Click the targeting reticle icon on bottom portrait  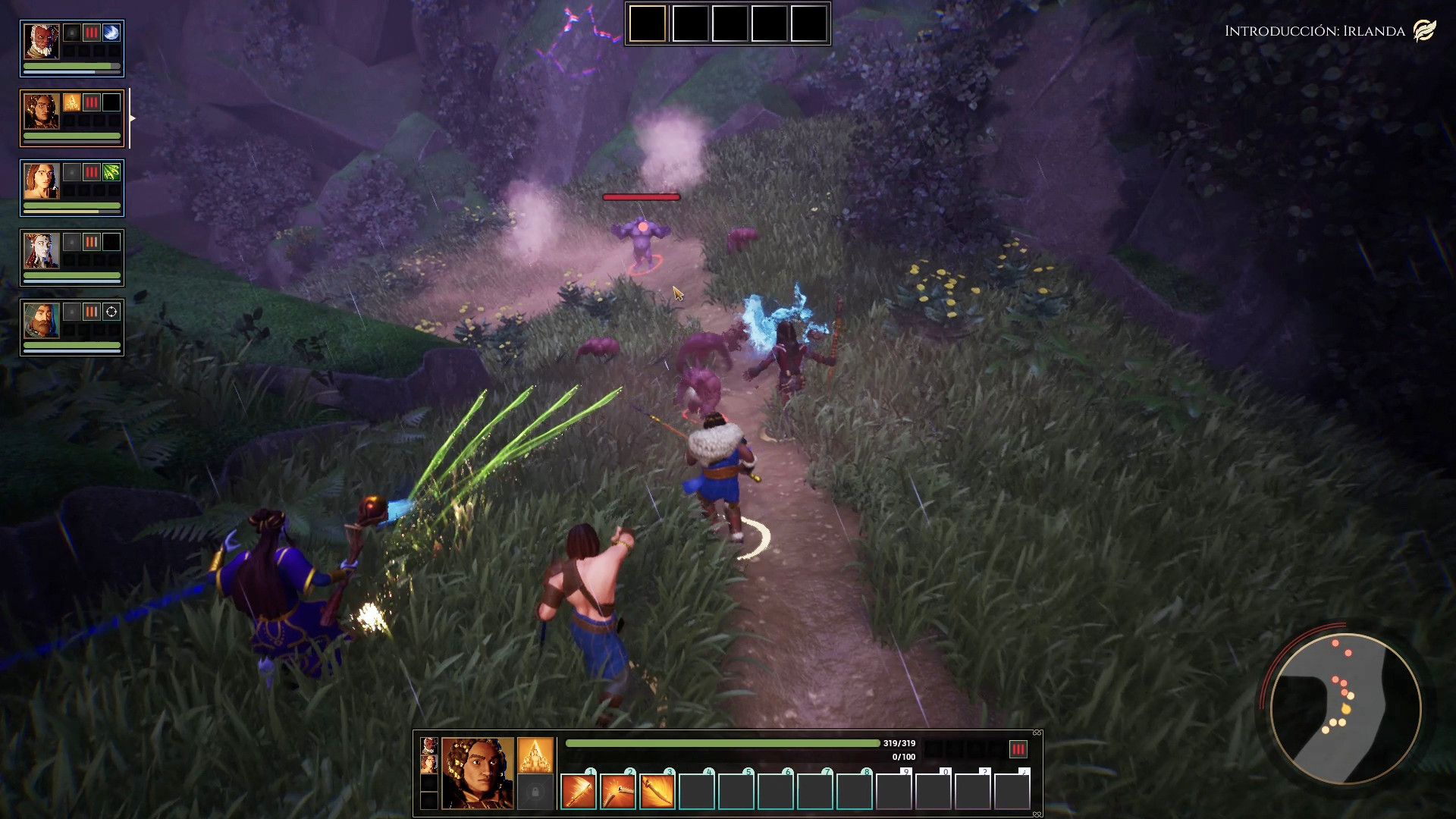(111, 312)
